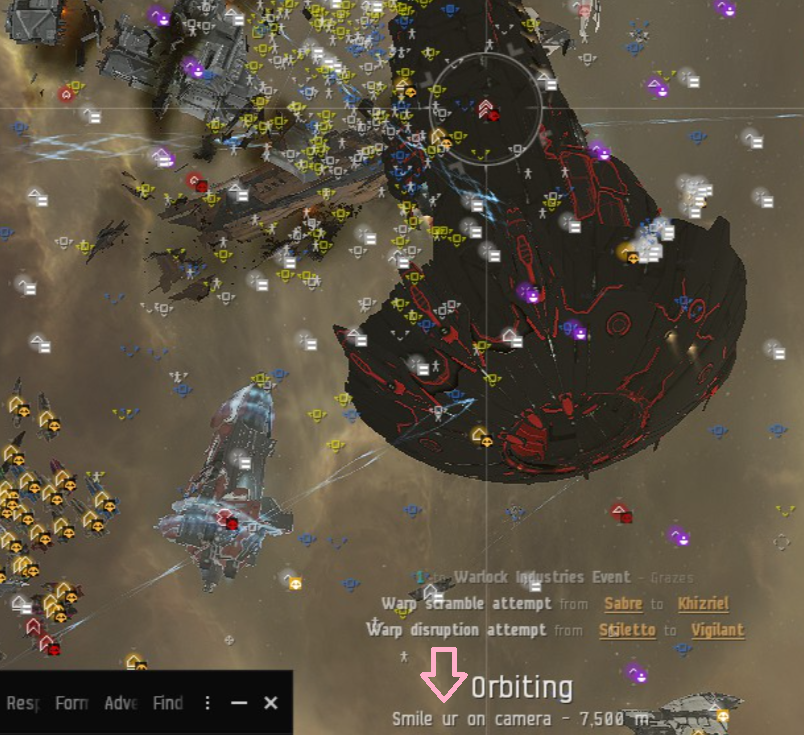Select the Stiletto link in combat log

point(627,630)
